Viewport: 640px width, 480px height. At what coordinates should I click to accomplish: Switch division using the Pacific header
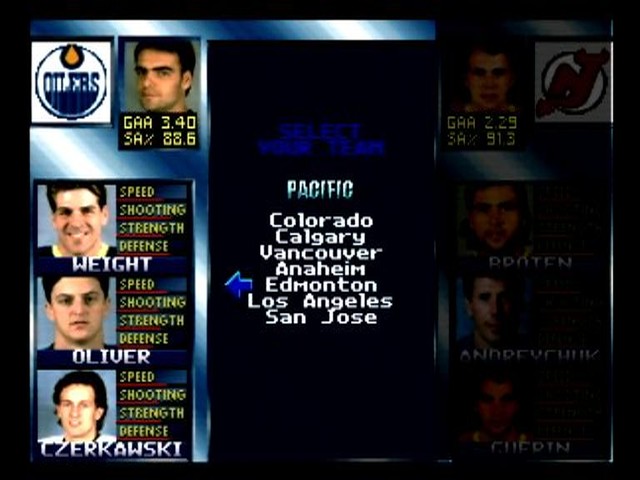pos(320,189)
